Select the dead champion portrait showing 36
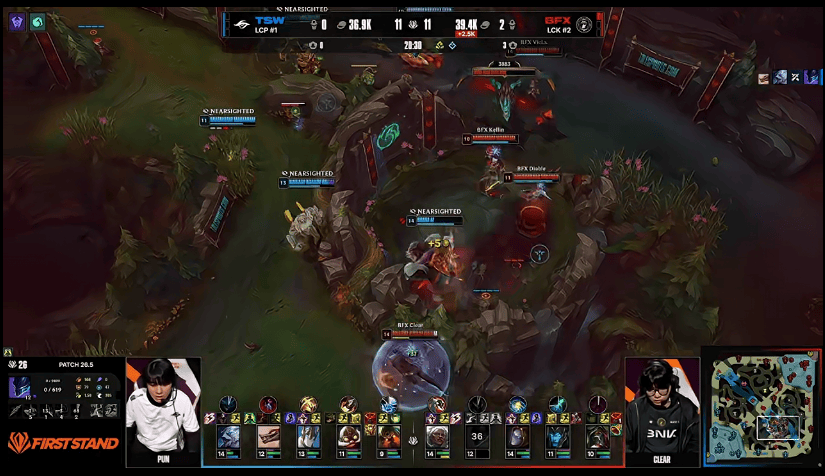This screenshot has width=825, height=476. tap(477, 436)
